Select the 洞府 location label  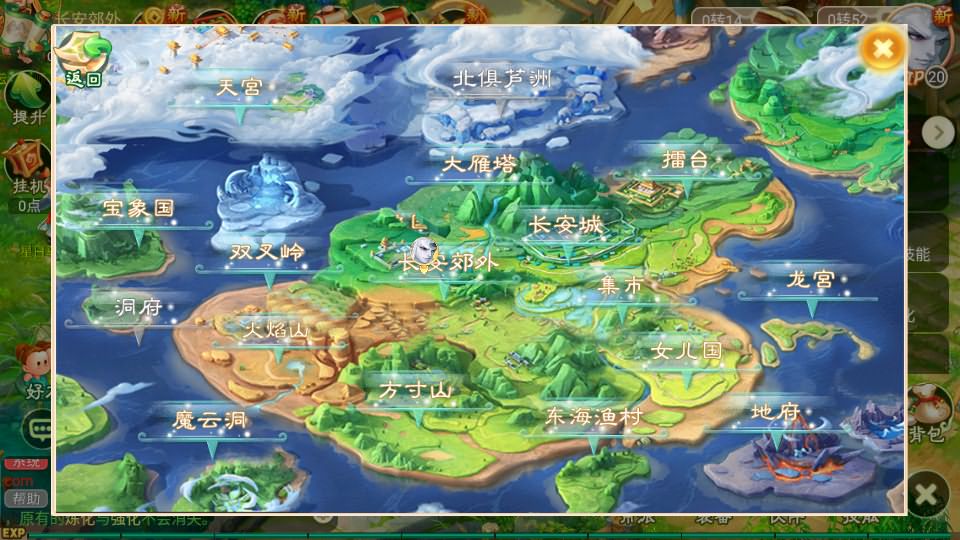click(x=138, y=308)
